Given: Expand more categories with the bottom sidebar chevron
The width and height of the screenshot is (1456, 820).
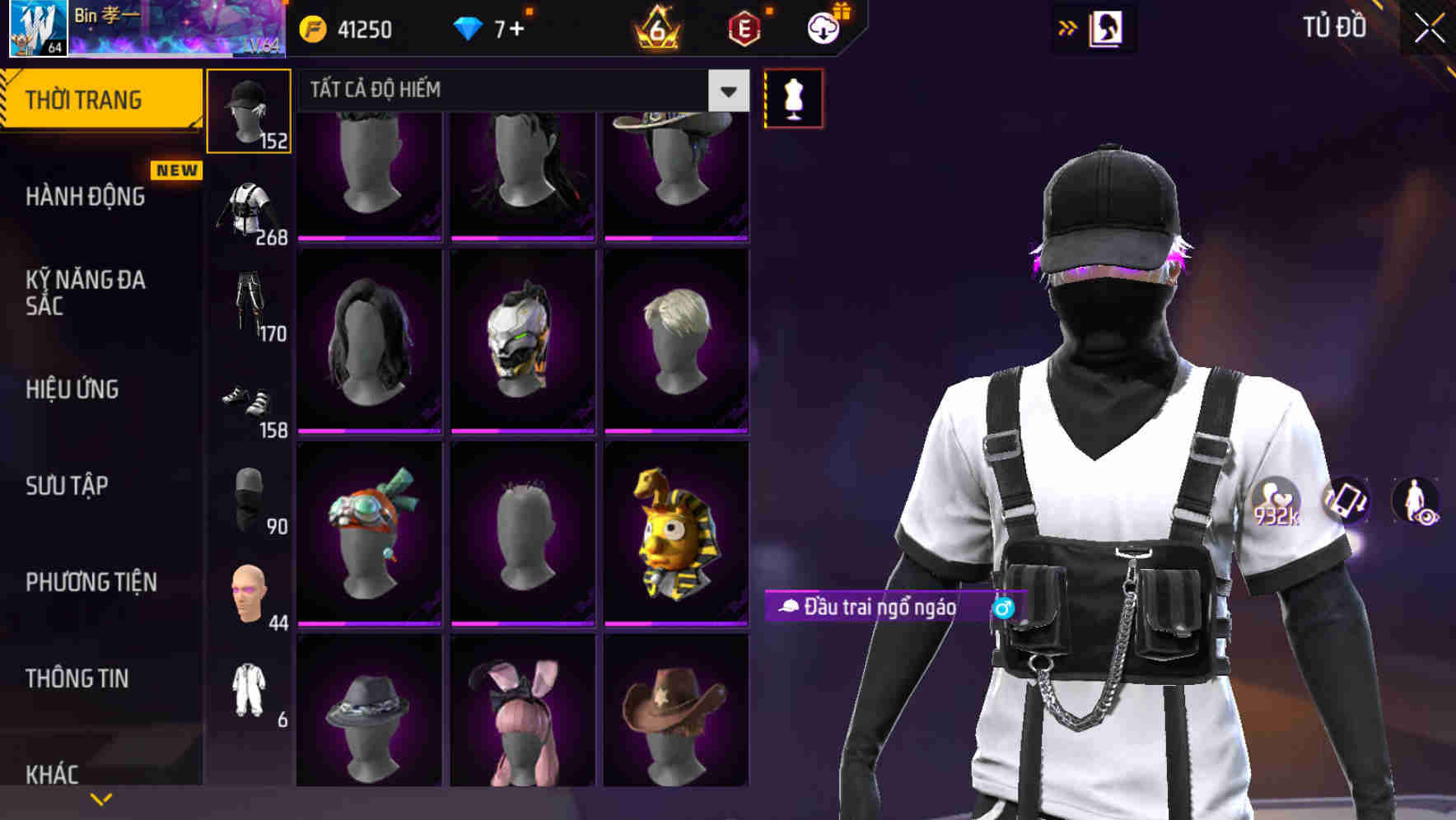Looking at the screenshot, I should pos(100,799).
